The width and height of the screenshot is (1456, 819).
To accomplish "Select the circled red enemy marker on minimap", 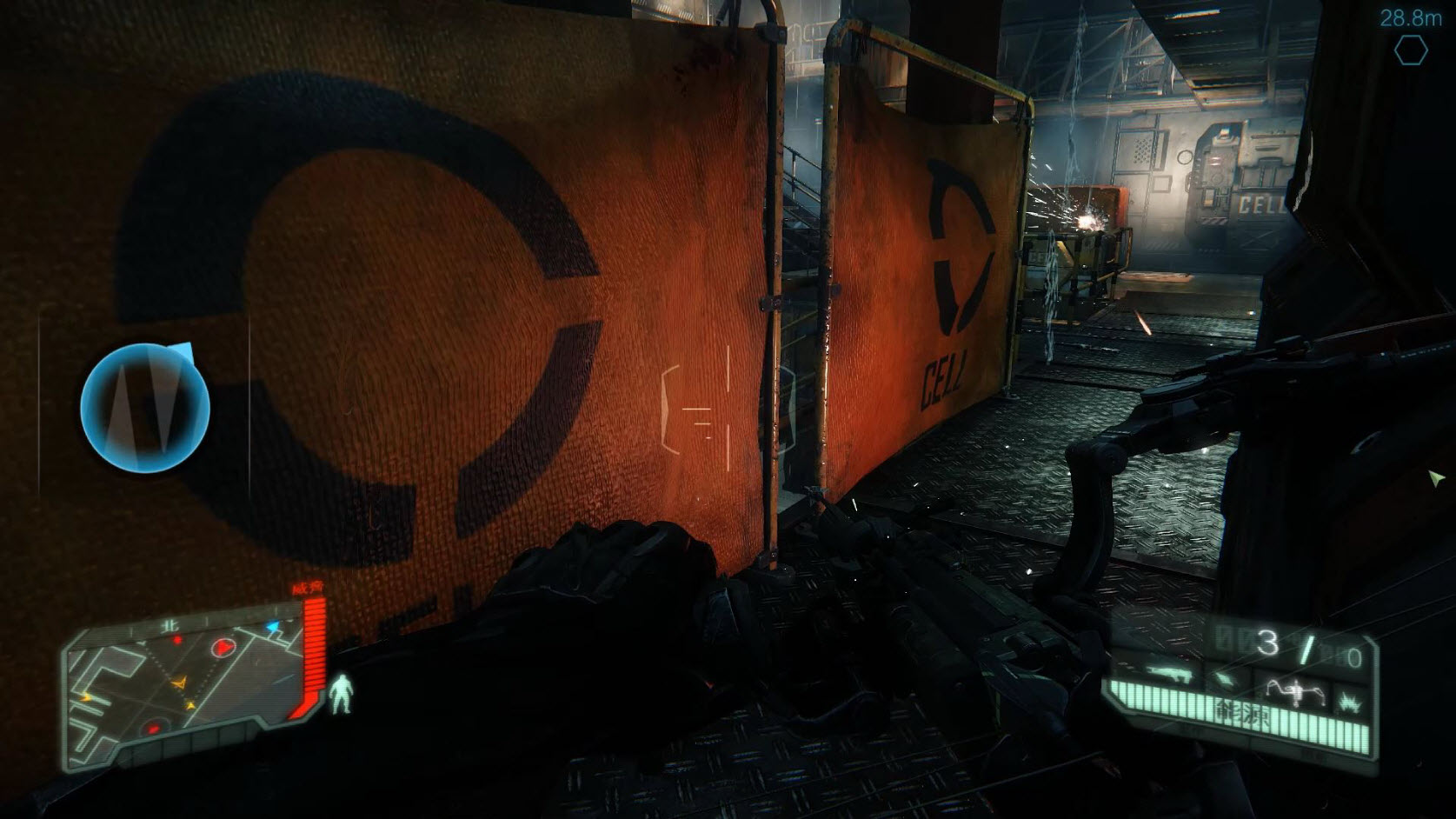I will 223,647.
